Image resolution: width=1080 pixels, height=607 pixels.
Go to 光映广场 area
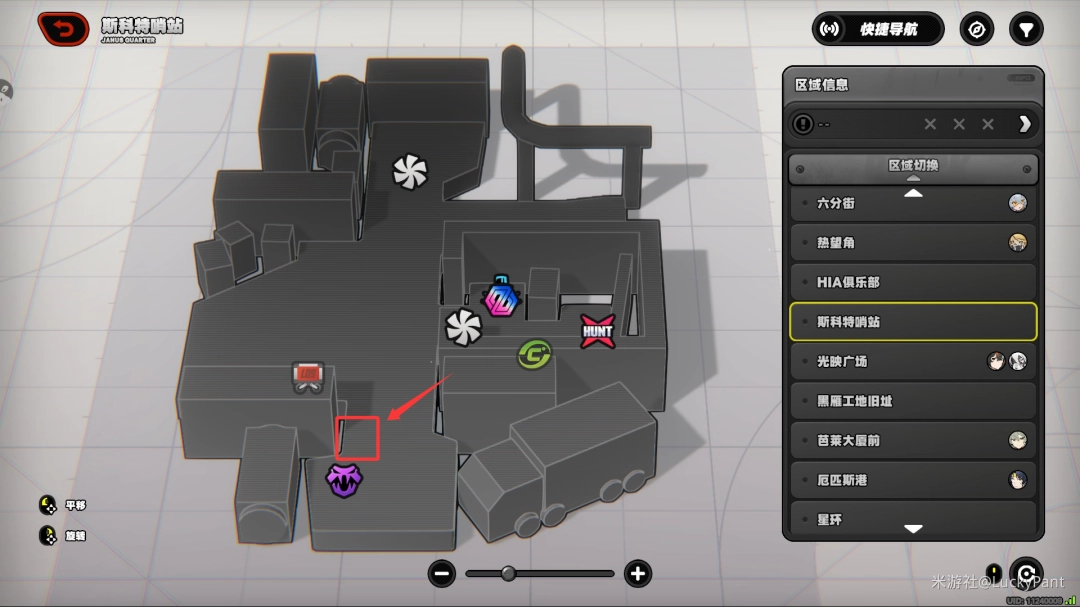pyautogui.click(x=912, y=361)
